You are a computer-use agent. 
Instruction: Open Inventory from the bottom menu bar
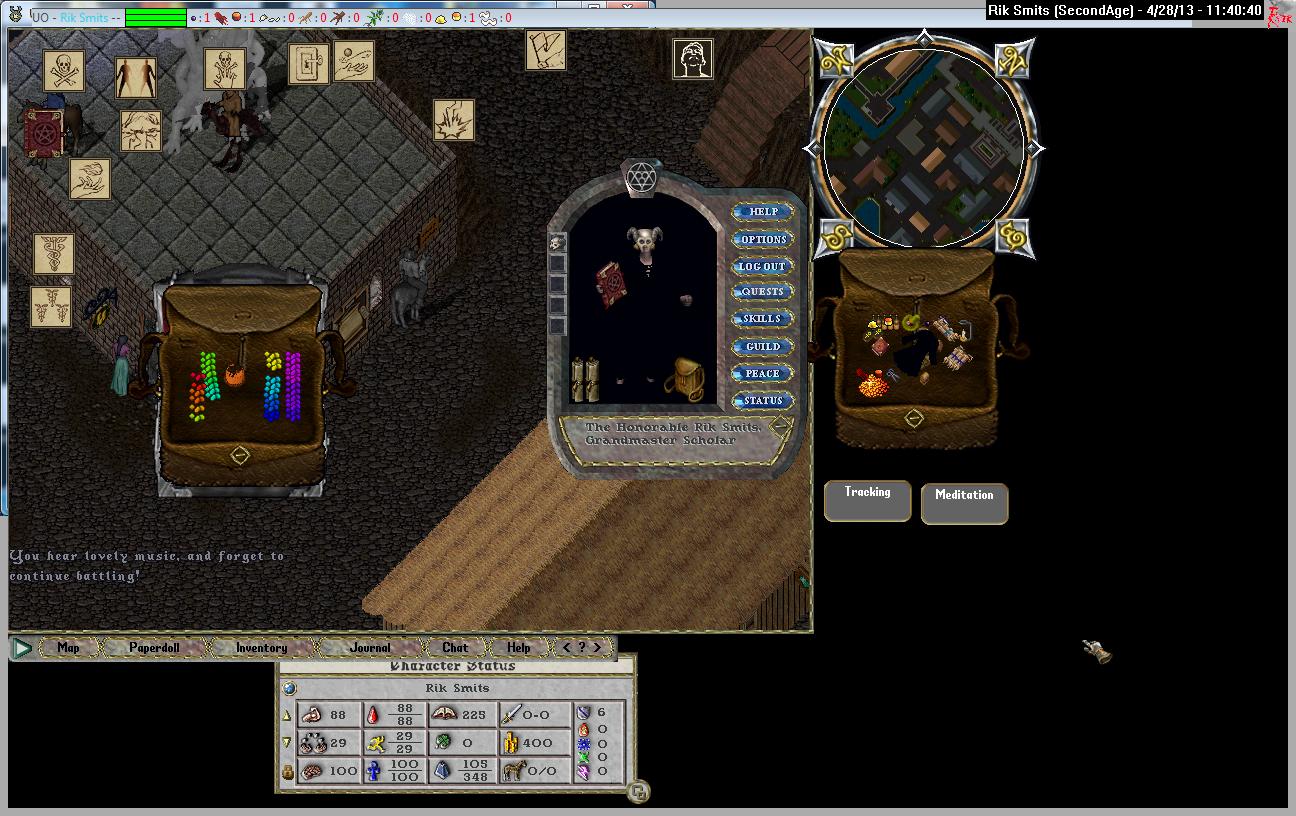click(261, 647)
